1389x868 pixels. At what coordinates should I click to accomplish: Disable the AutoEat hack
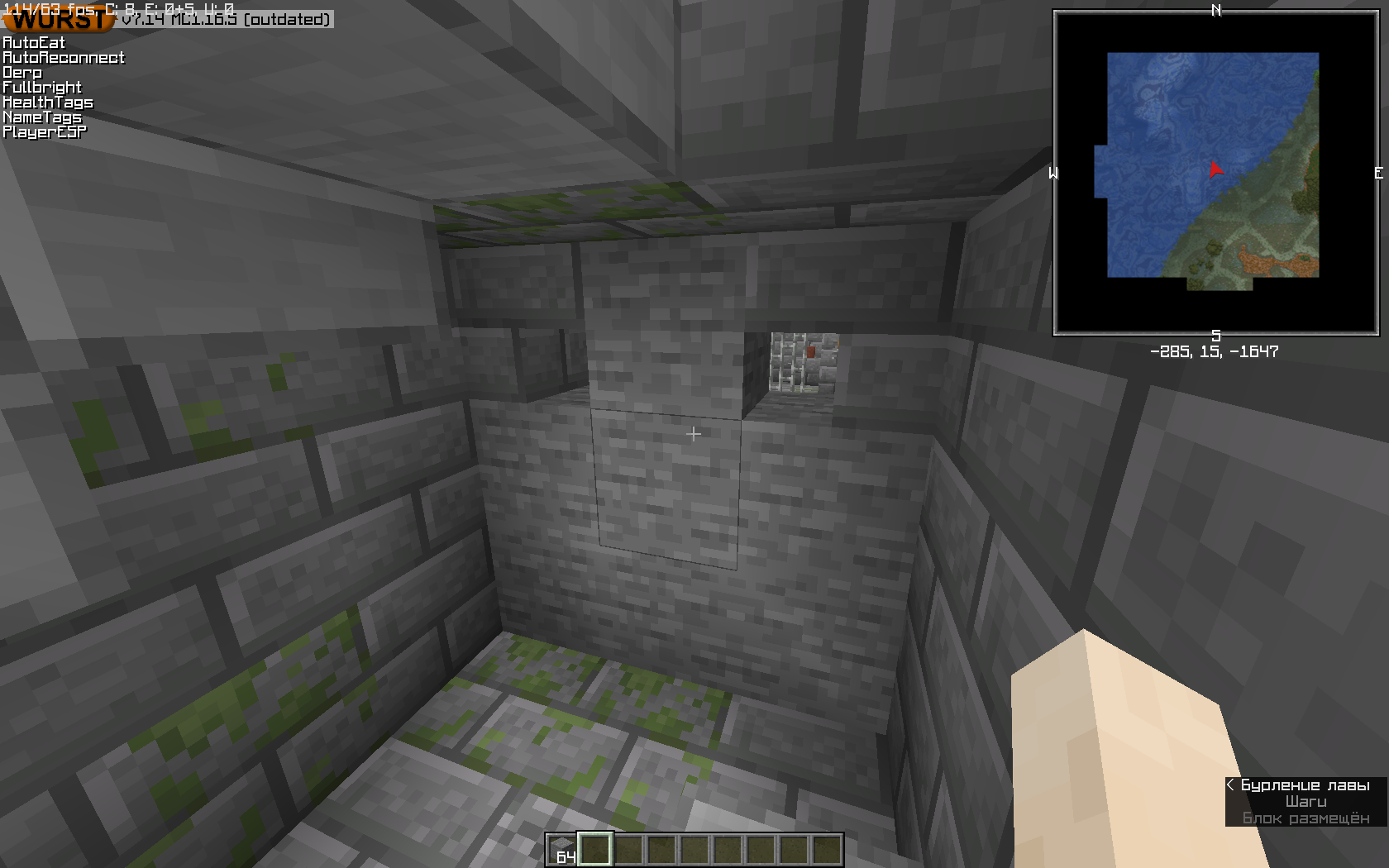click(34, 42)
